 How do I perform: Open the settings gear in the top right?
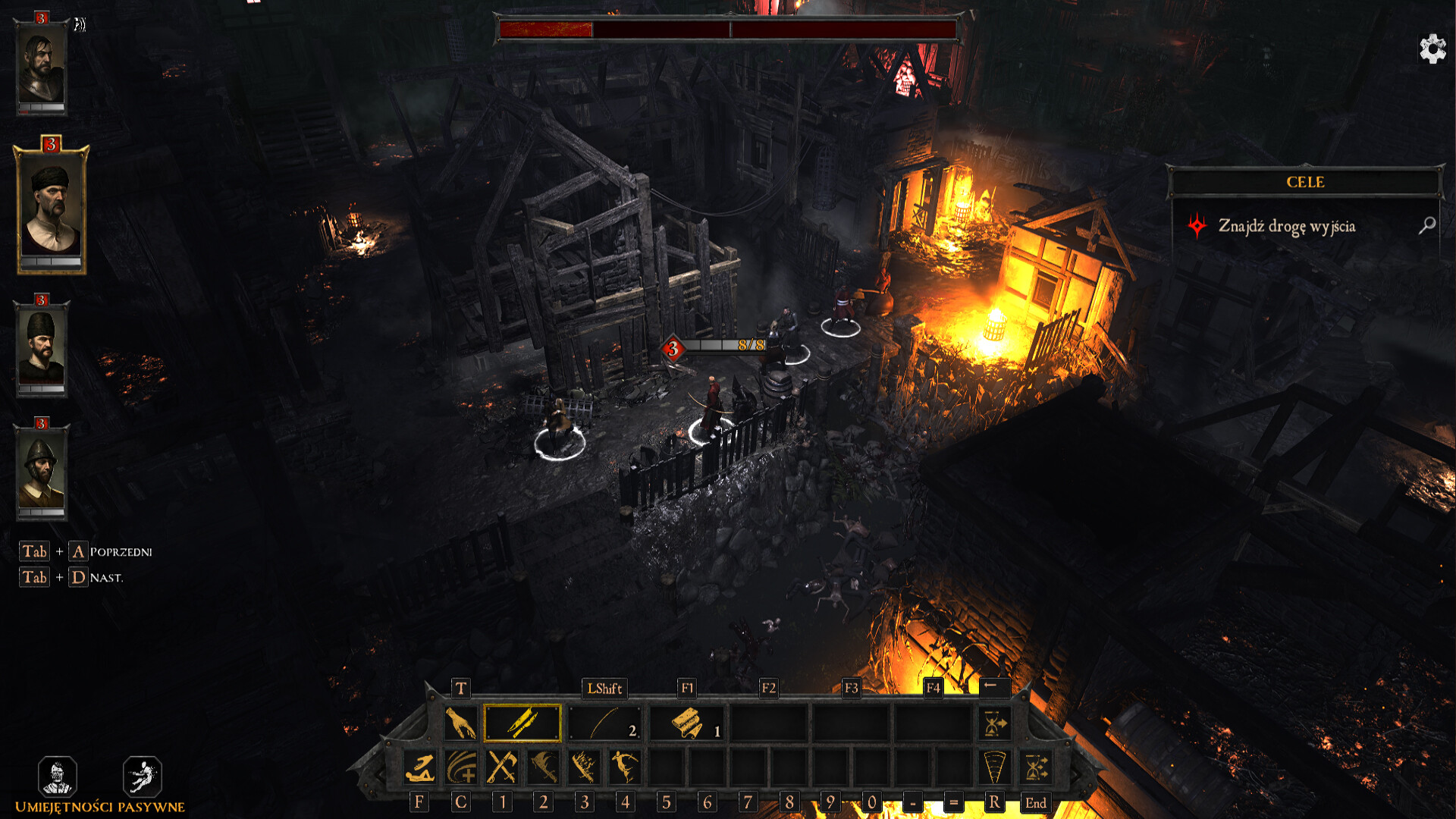(x=1432, y=48)
